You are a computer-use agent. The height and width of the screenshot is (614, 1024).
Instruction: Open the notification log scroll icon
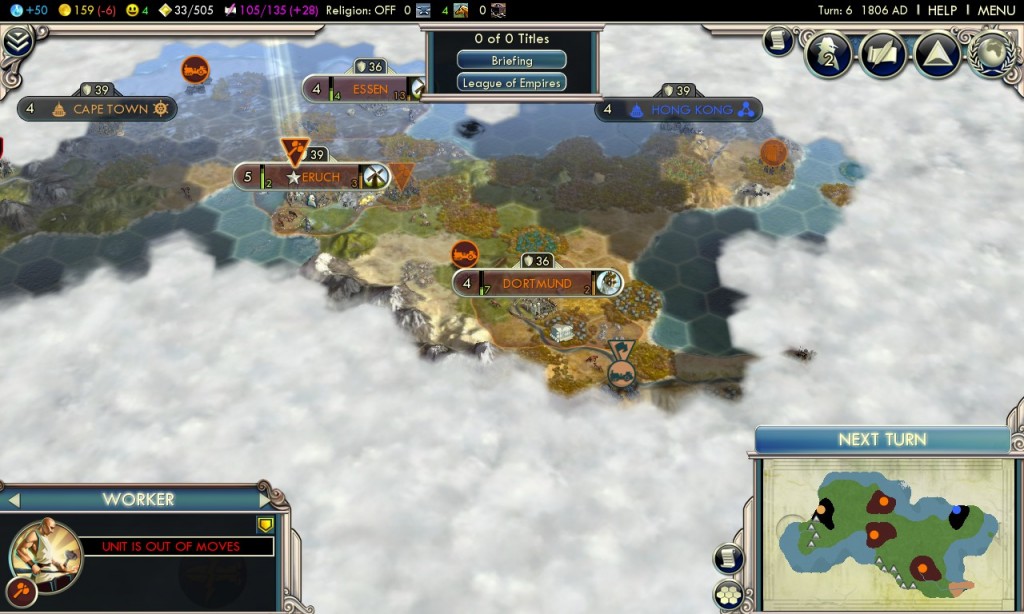click(780, 39)
